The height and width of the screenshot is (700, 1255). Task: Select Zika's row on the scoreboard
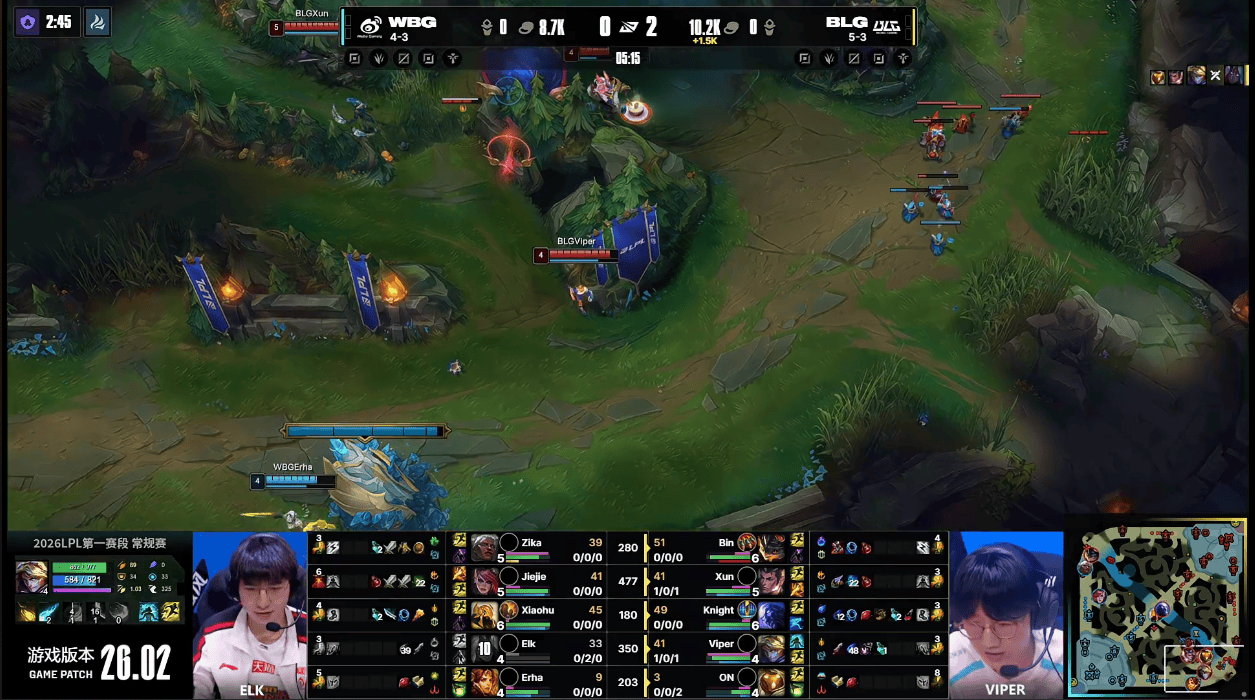541,548
